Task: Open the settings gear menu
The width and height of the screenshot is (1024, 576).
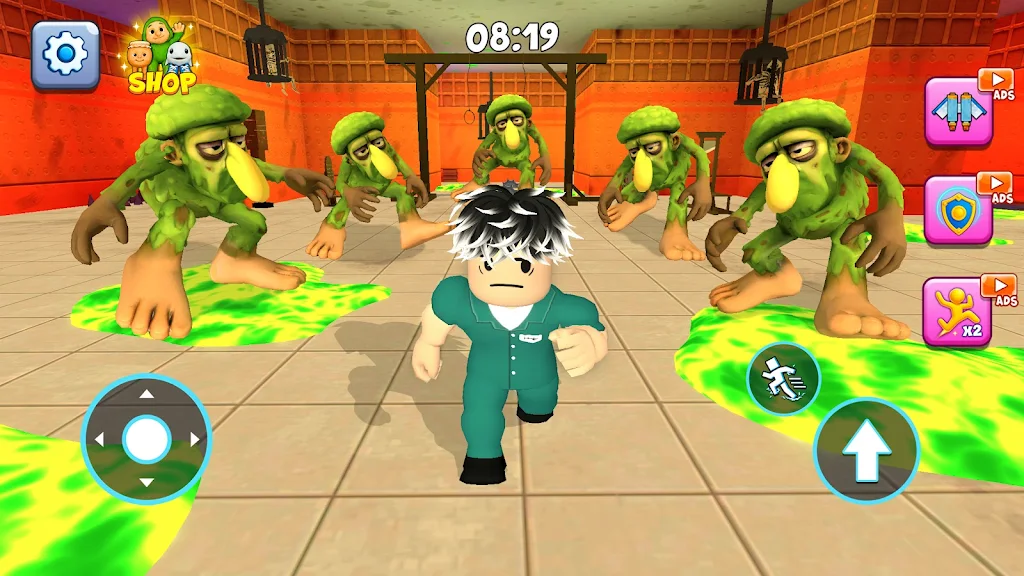Action: click(65, 54)
